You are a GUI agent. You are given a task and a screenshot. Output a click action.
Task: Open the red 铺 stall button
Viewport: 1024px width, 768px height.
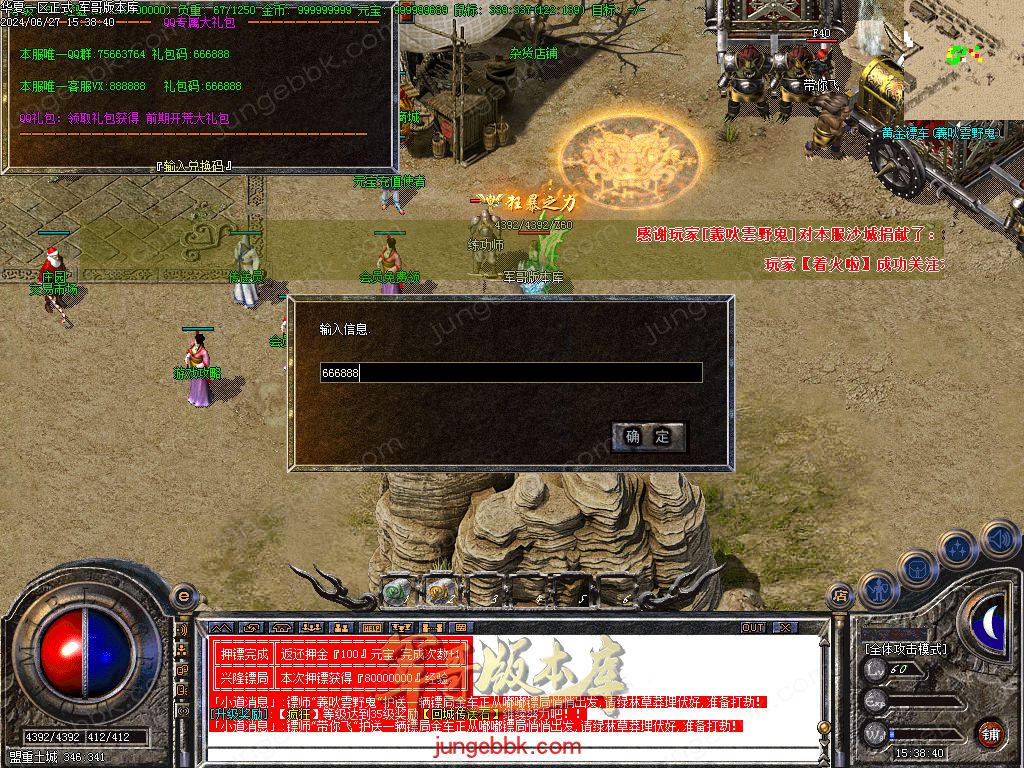[990, 733]
